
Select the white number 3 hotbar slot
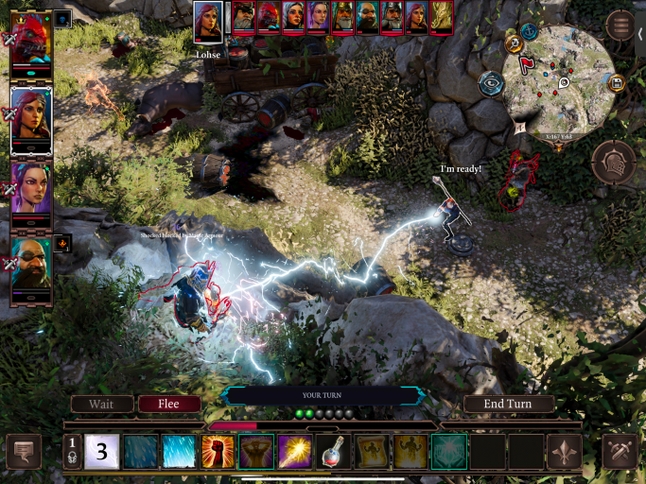pos(102,451)
